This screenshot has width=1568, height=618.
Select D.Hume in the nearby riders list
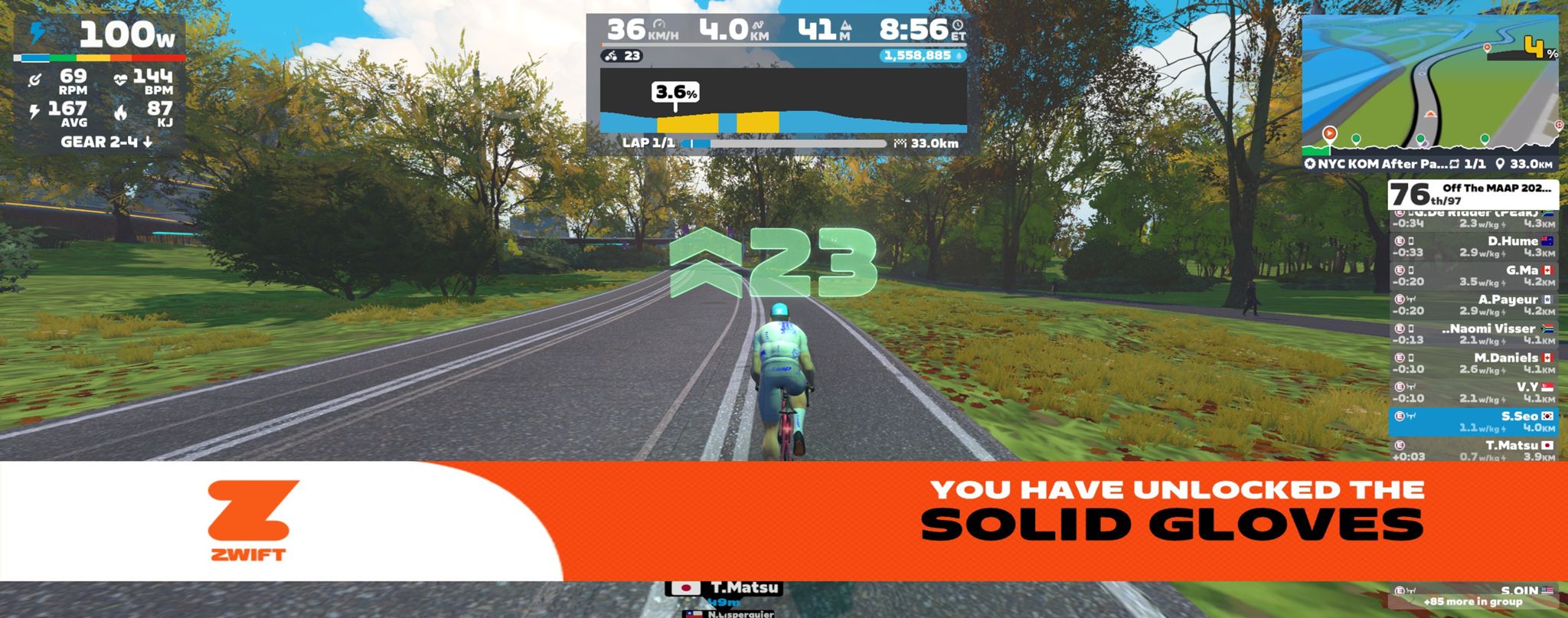(x=1473, y=247)
